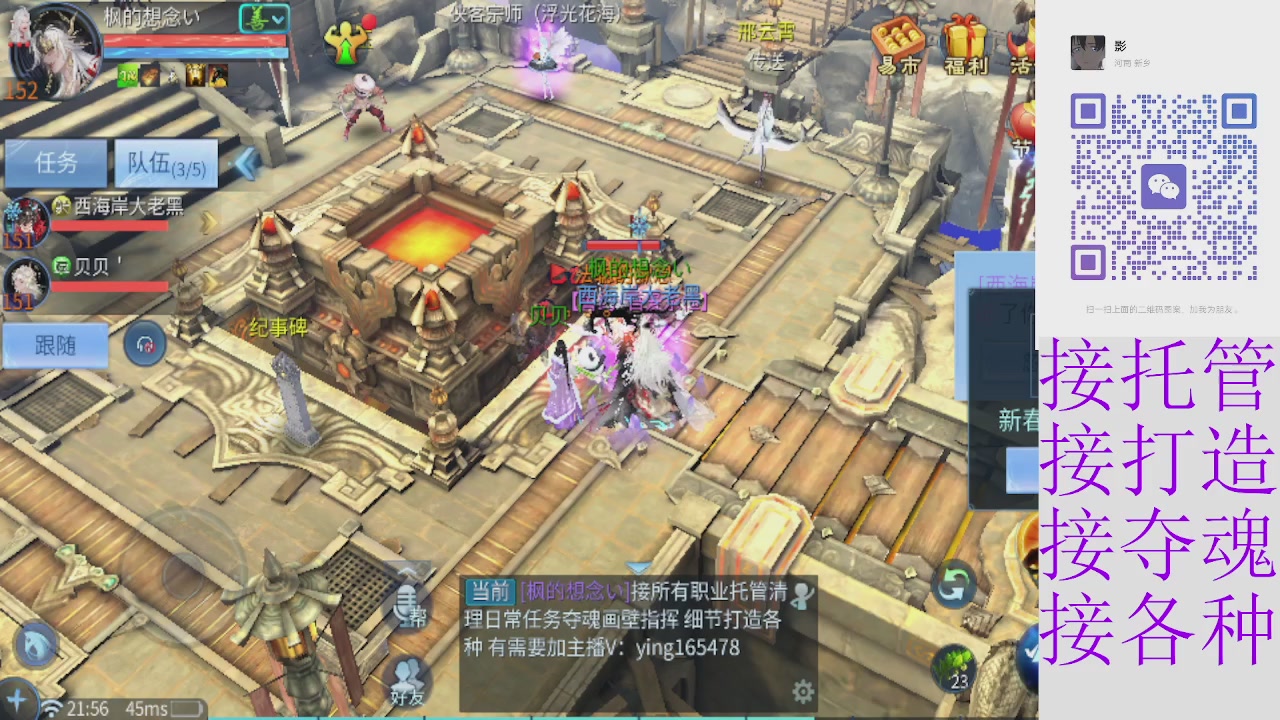Click 传送 to teleport near 邢云霄
1280x720 pixels.
768,63
